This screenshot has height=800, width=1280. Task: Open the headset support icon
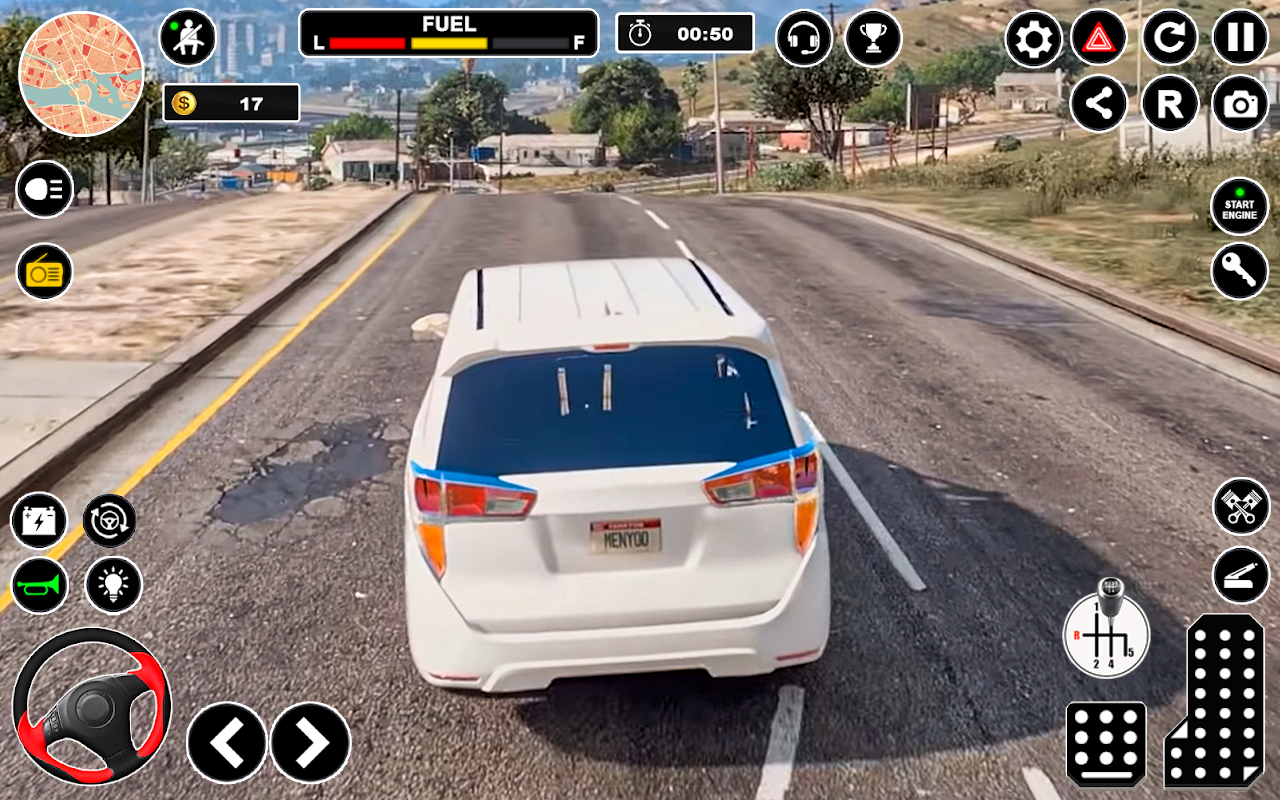pos(804,38)
